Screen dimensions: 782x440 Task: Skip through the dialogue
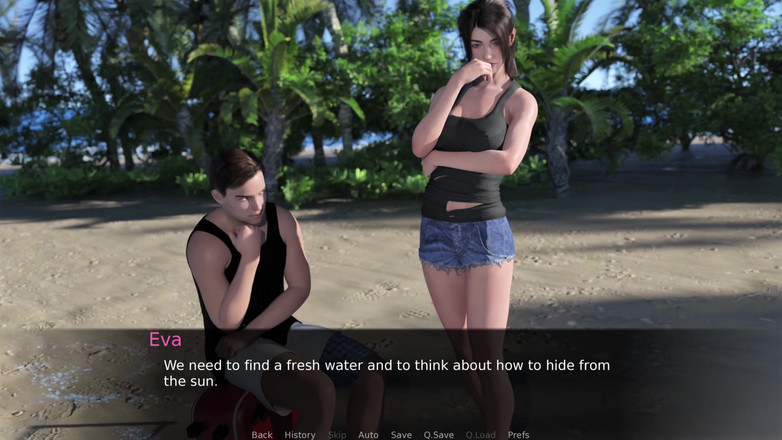(x=338, y=435)
